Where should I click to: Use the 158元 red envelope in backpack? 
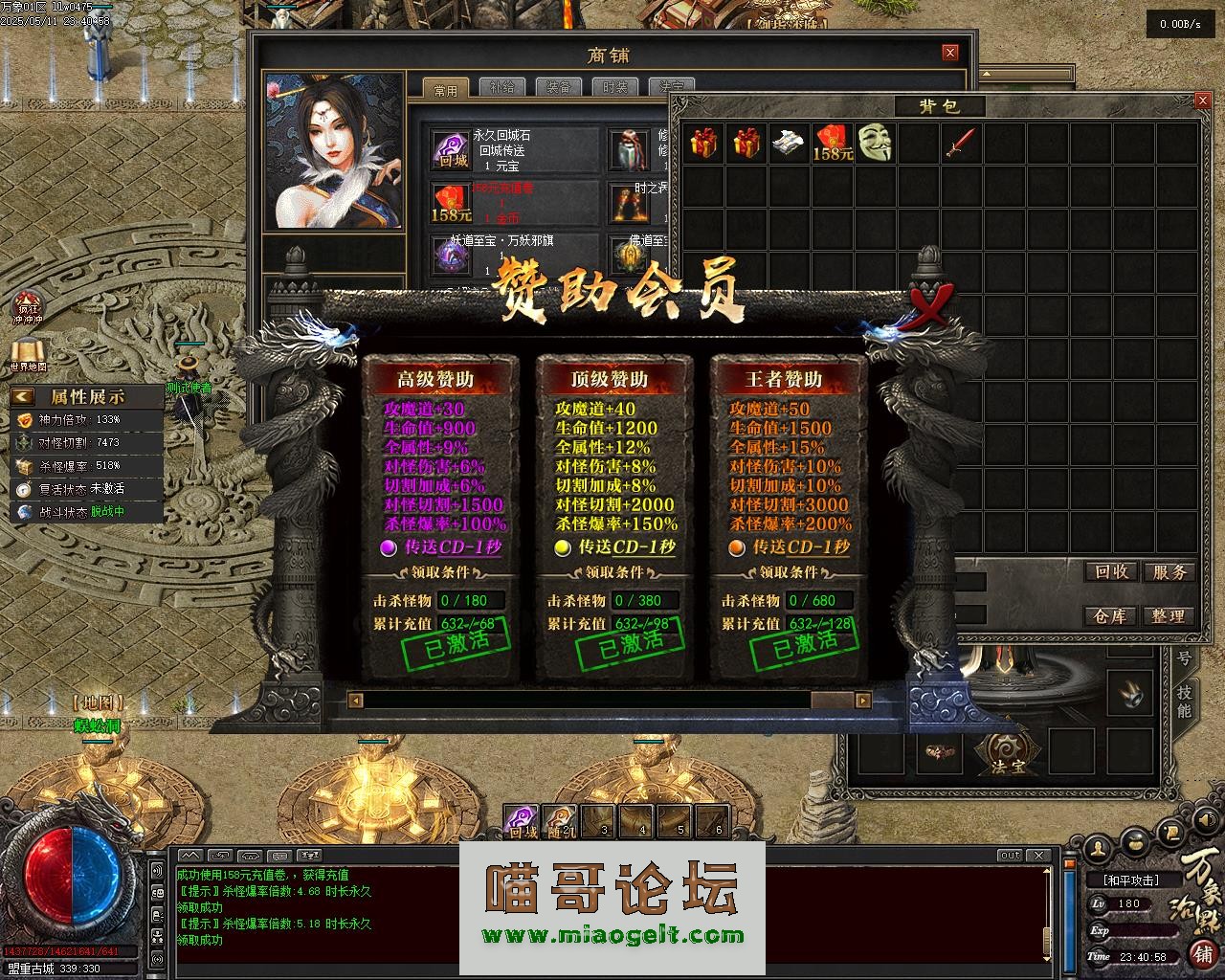click(x=832, y=142)
